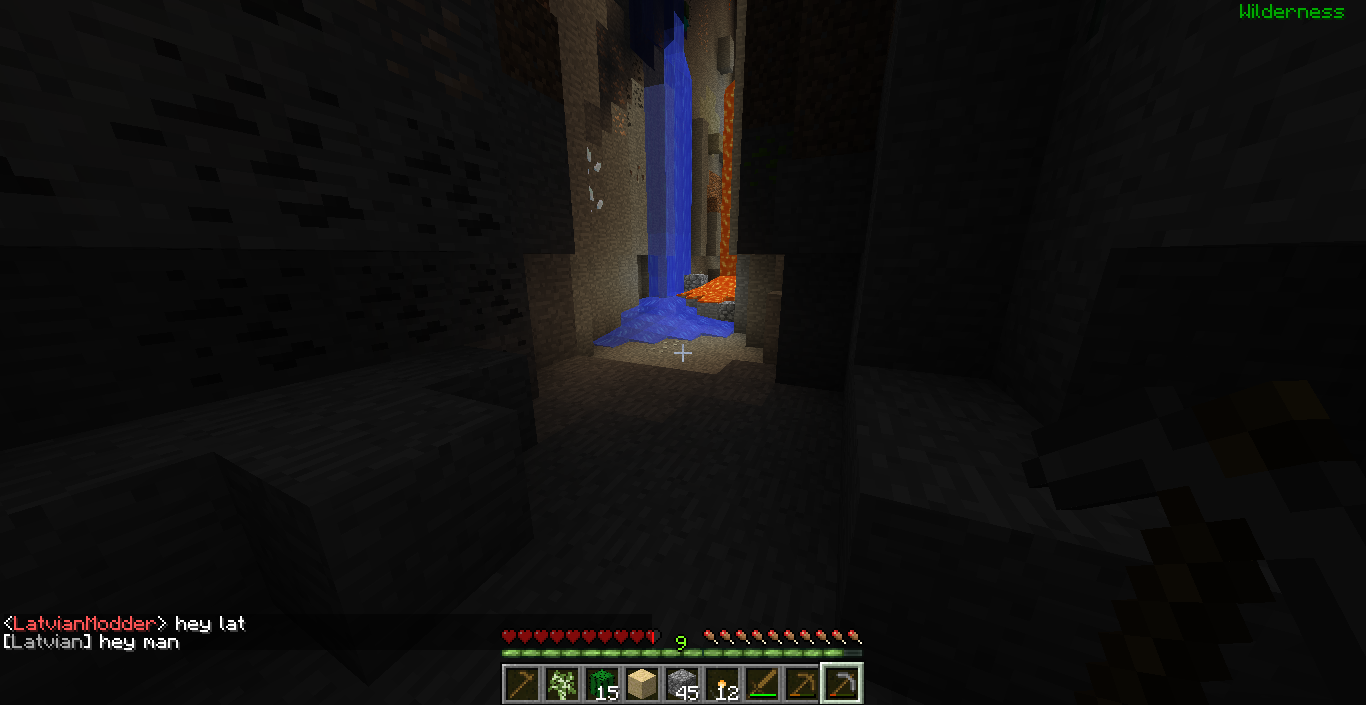The width and height of the screenshot is (1366, 705).
Task: Switch to the wooden pickaxe slot
Action: pos(801,685)
